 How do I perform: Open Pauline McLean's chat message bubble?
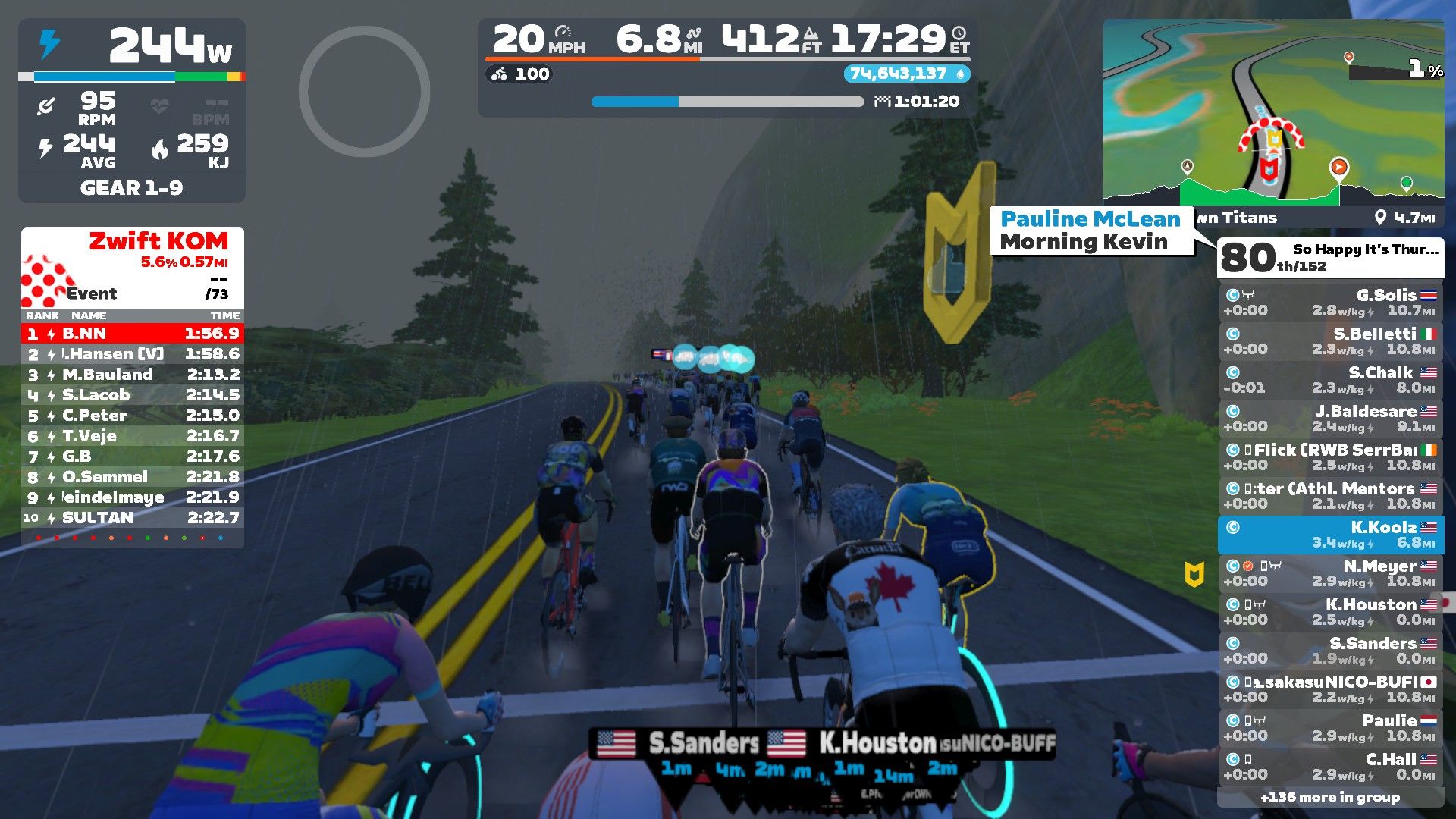(x=1090, y=231)
